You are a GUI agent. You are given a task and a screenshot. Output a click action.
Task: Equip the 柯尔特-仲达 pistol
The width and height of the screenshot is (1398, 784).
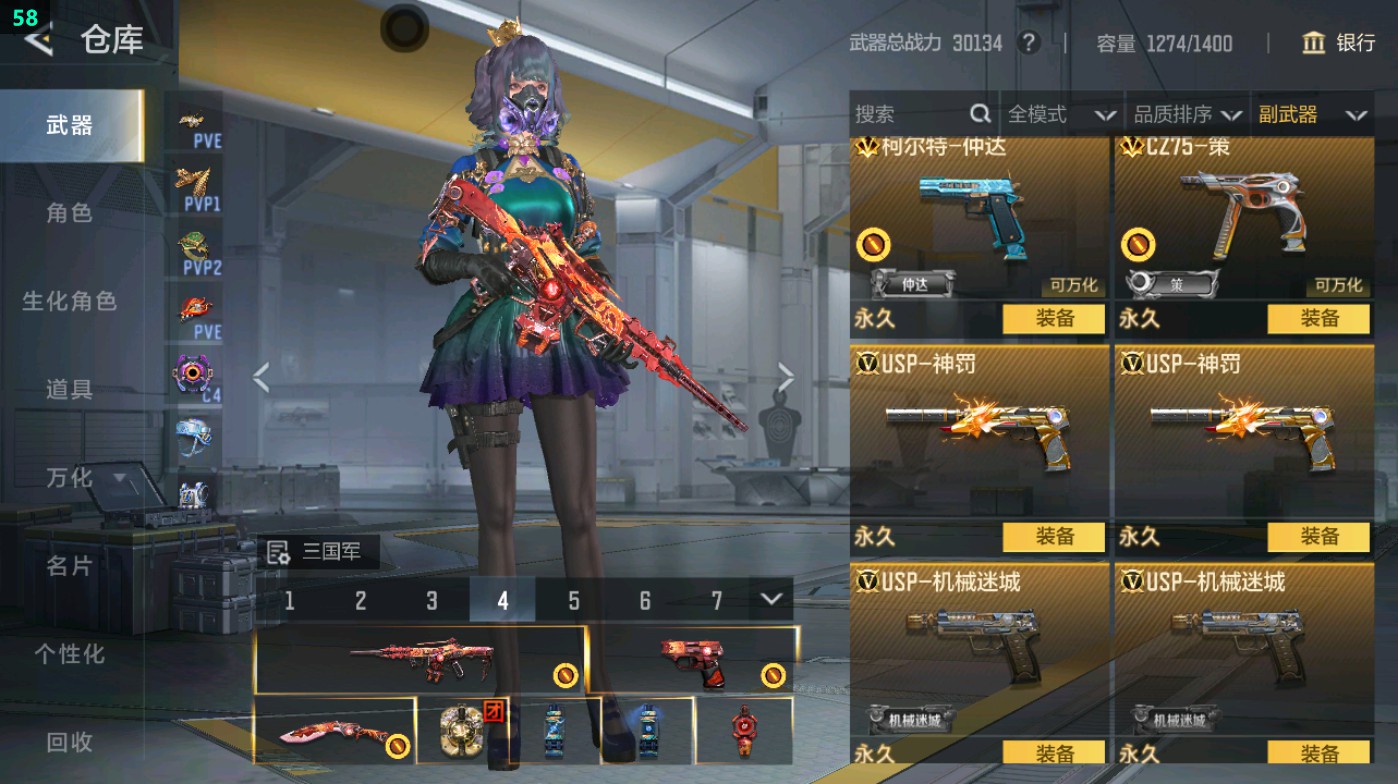click(x=1053, y=319)
